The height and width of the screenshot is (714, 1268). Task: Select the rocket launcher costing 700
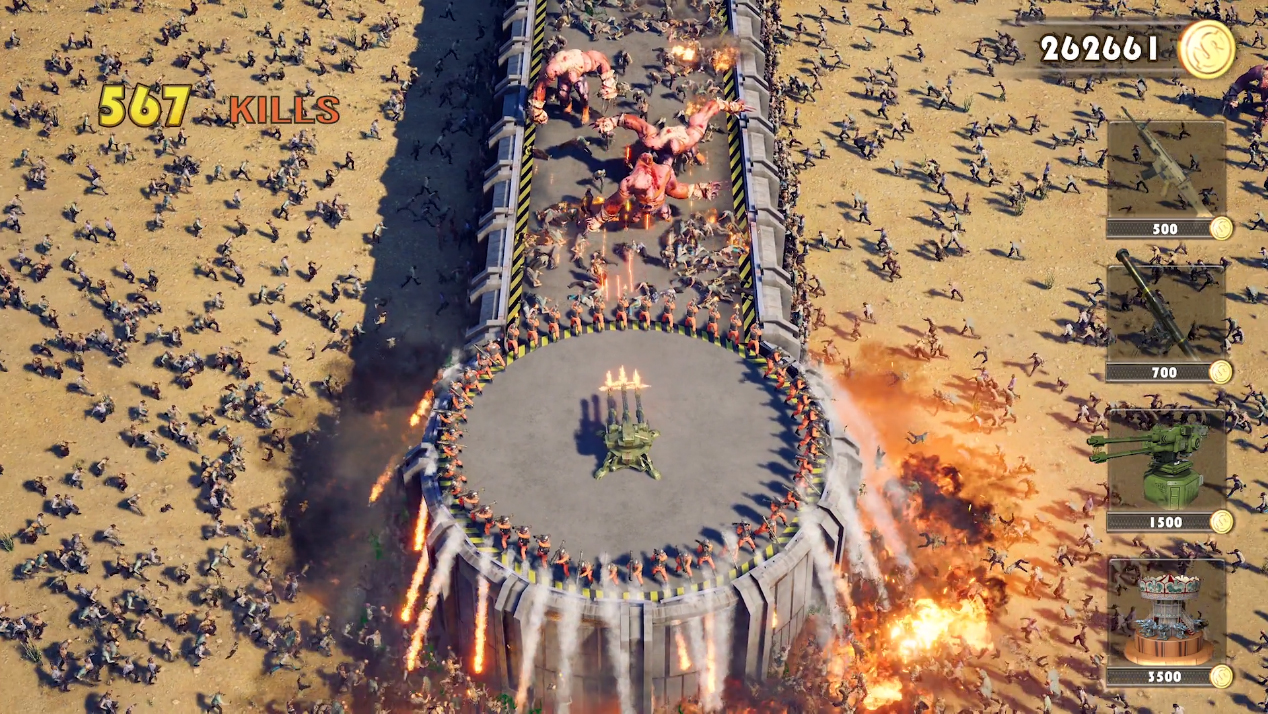coord(1166,313)
